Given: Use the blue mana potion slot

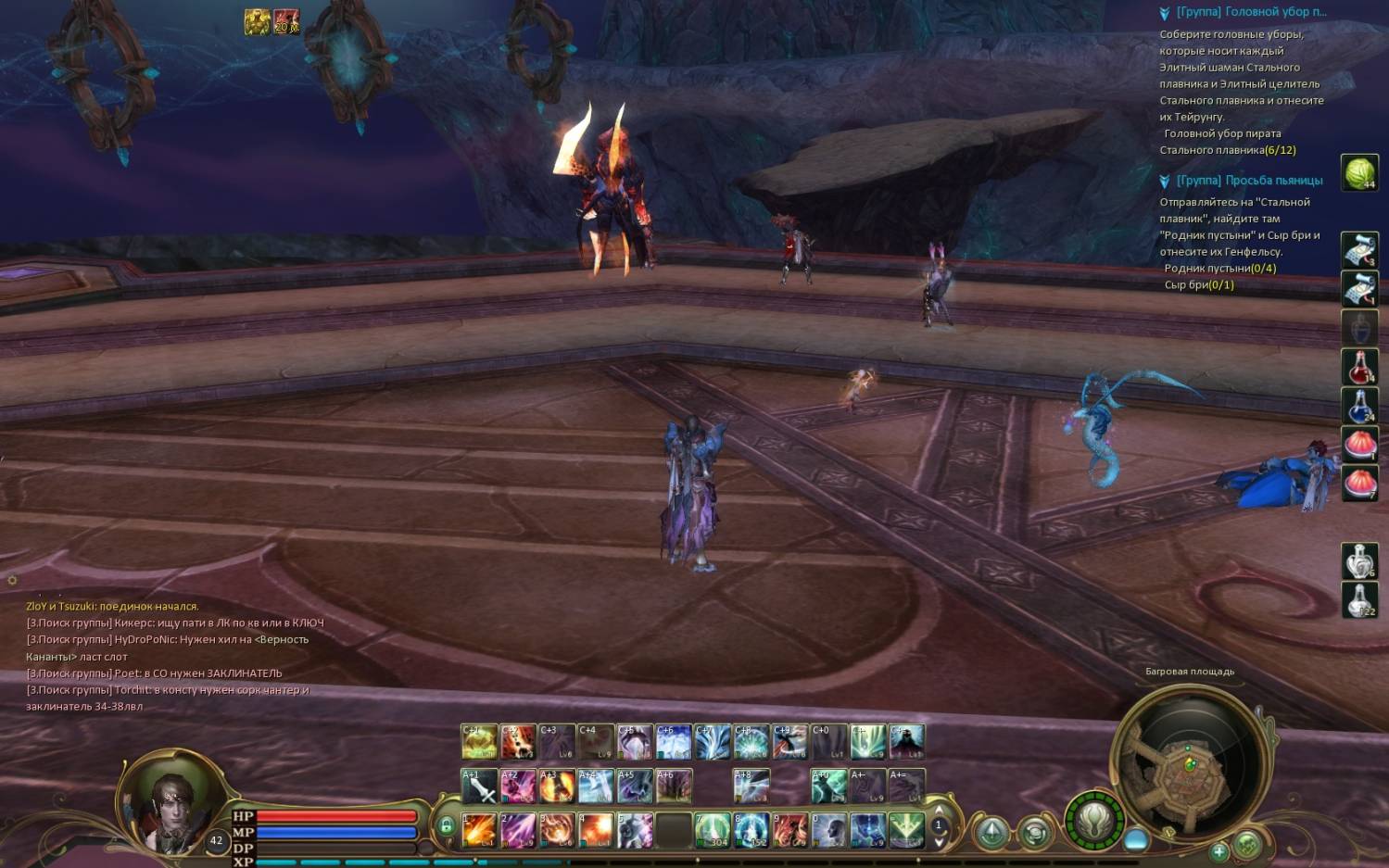Looking at the screenshot, I should (x=1359, y=406).
